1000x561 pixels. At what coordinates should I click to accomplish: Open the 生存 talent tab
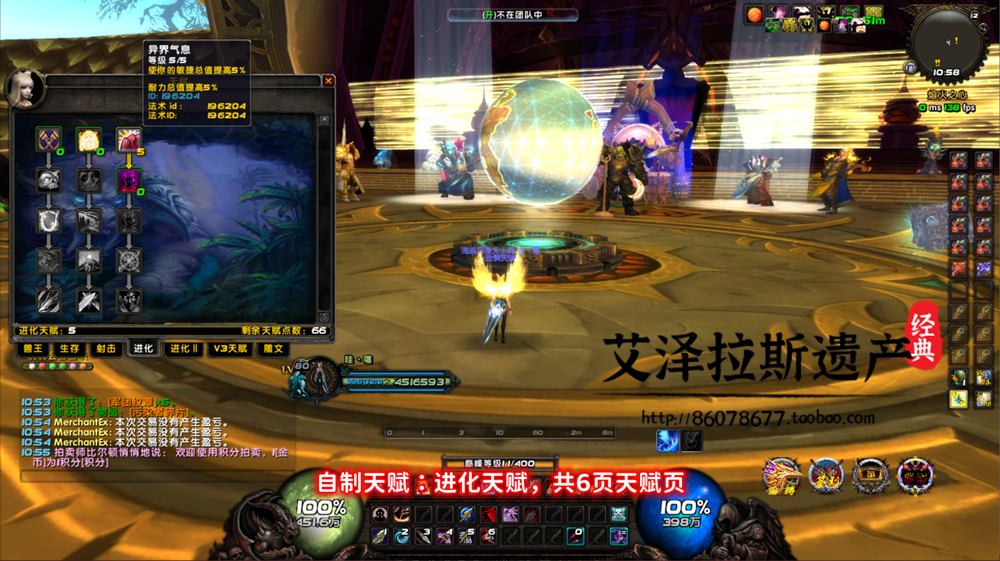69,349
